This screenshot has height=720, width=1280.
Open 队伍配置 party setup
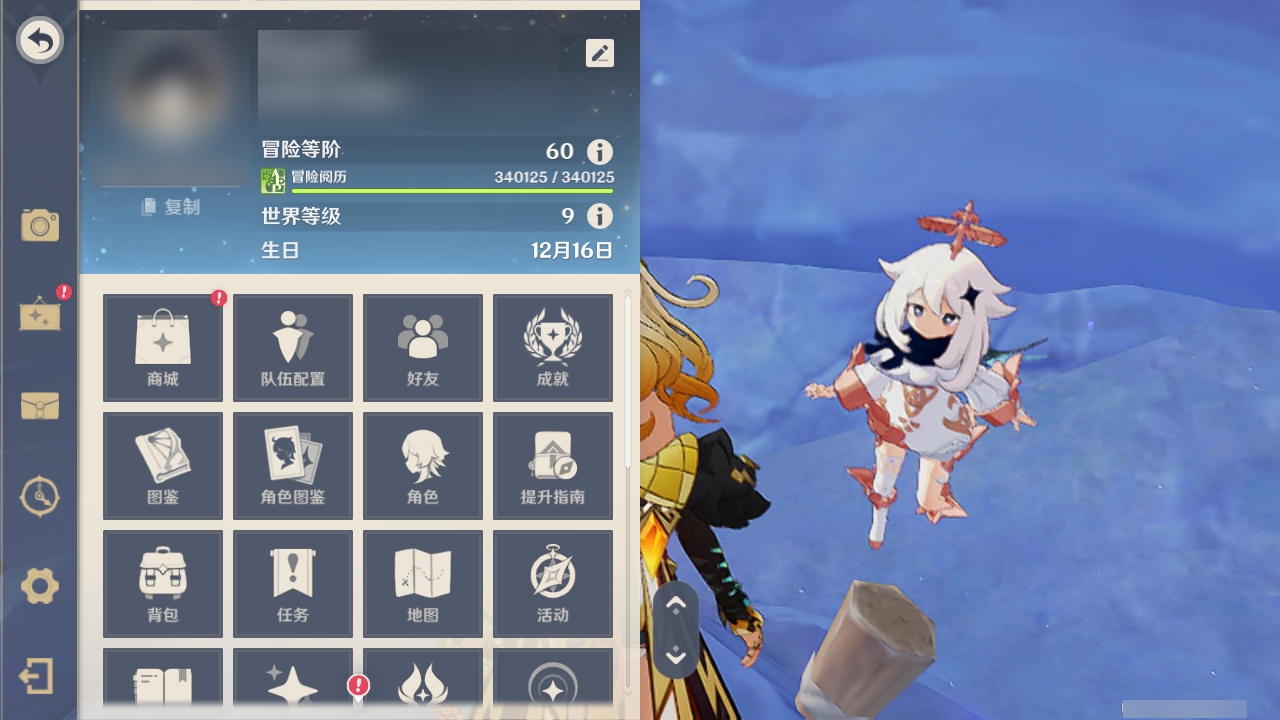[x=293, y=347]
